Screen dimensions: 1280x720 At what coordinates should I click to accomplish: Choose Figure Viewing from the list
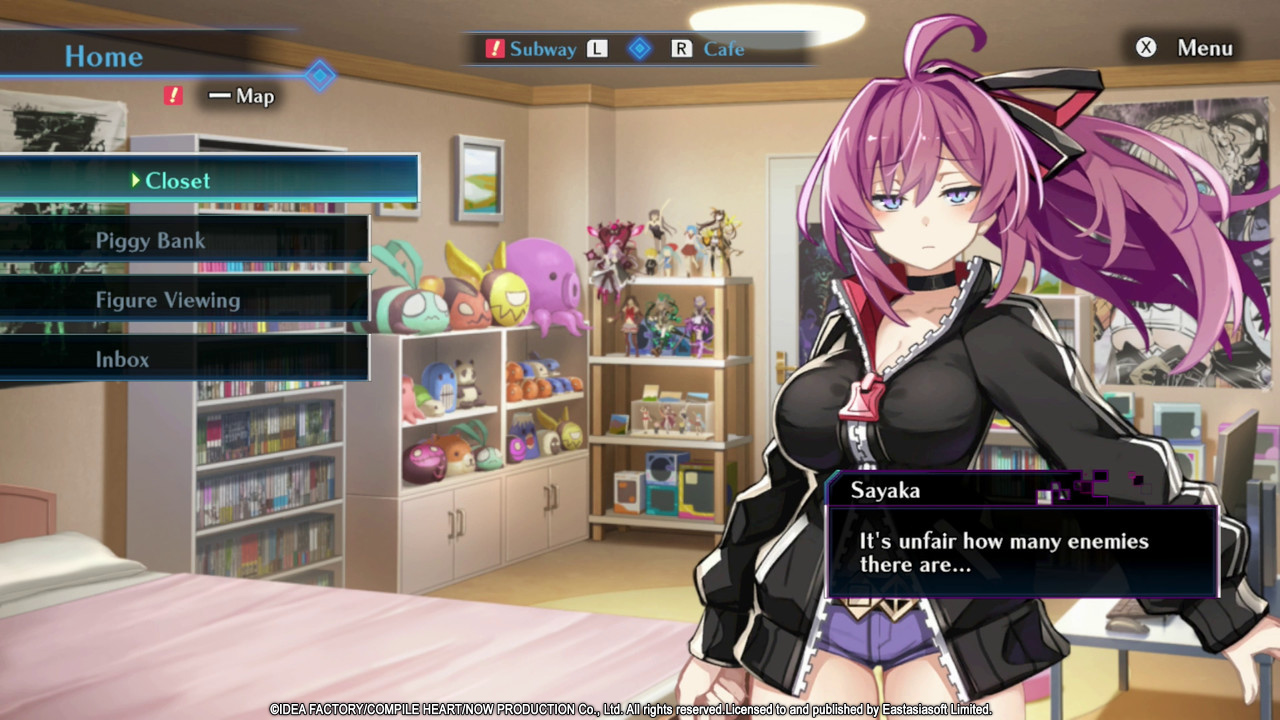tap(167, 300)
